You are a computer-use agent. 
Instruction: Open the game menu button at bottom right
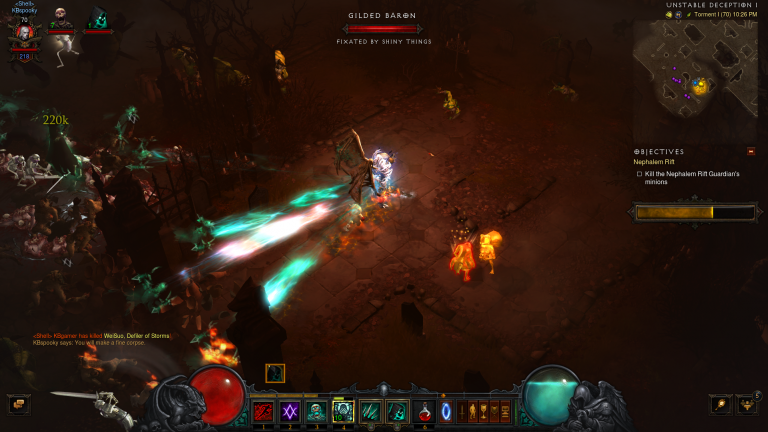click(746, 404)
